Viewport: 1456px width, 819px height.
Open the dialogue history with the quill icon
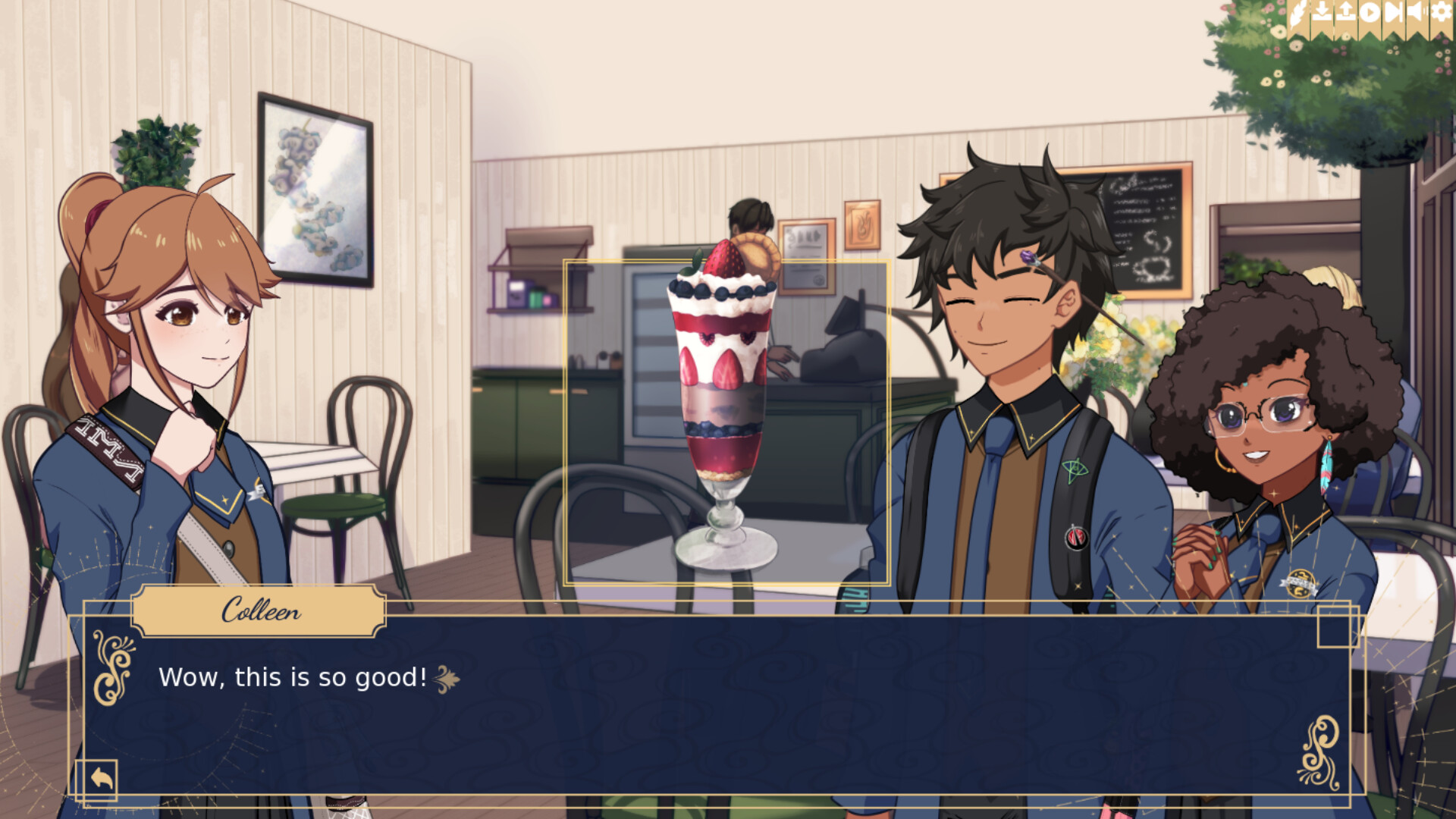point(1298,11)
